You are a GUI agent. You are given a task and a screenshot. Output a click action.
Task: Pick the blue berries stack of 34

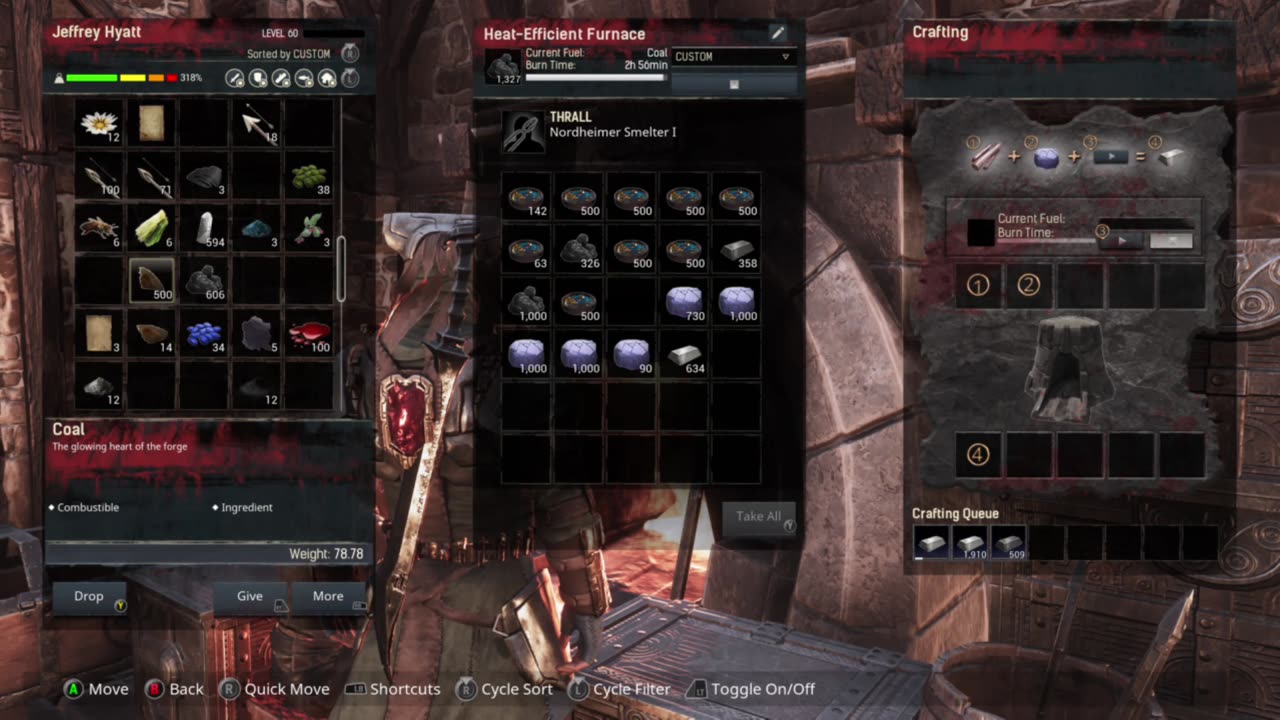[x=205, y=334]
